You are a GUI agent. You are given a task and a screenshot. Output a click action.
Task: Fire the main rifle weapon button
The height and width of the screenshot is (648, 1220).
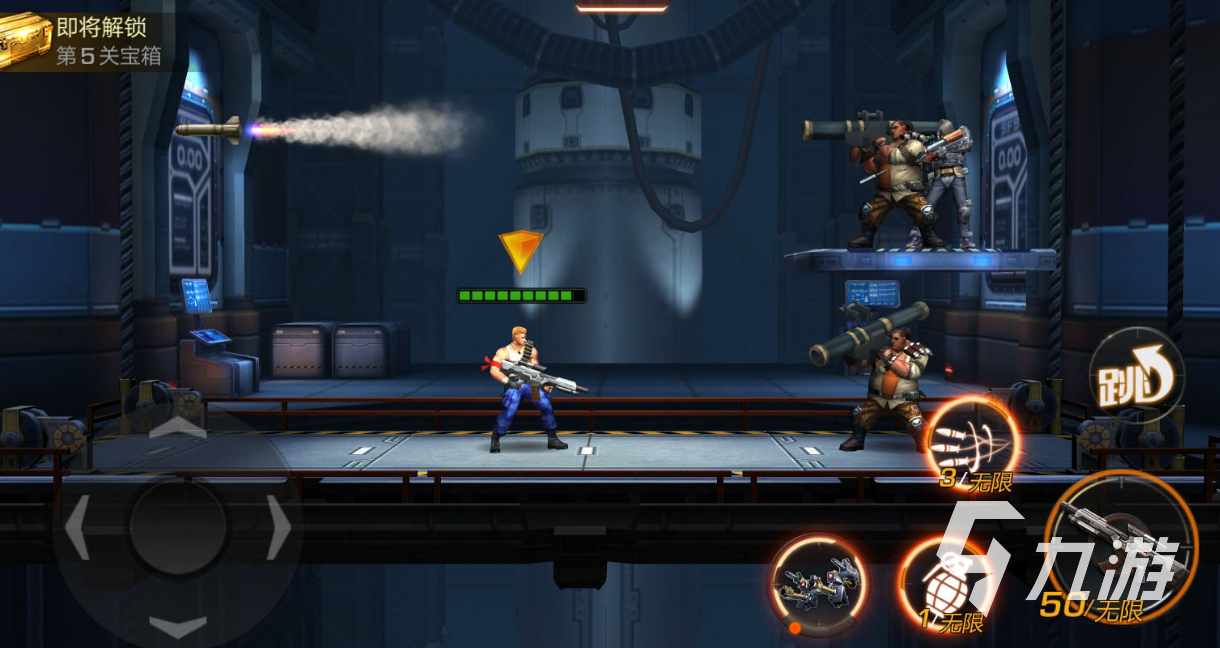pos(1120,546)
